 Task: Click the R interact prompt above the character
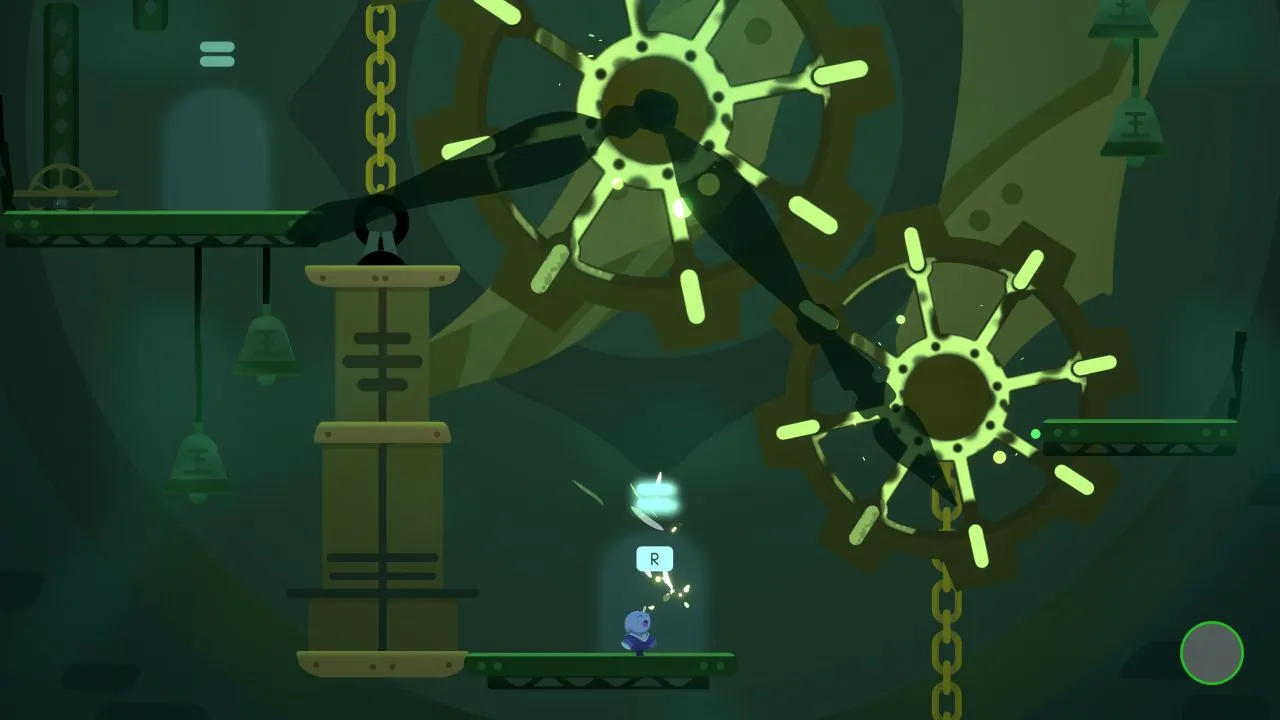(x=654, y=559)
